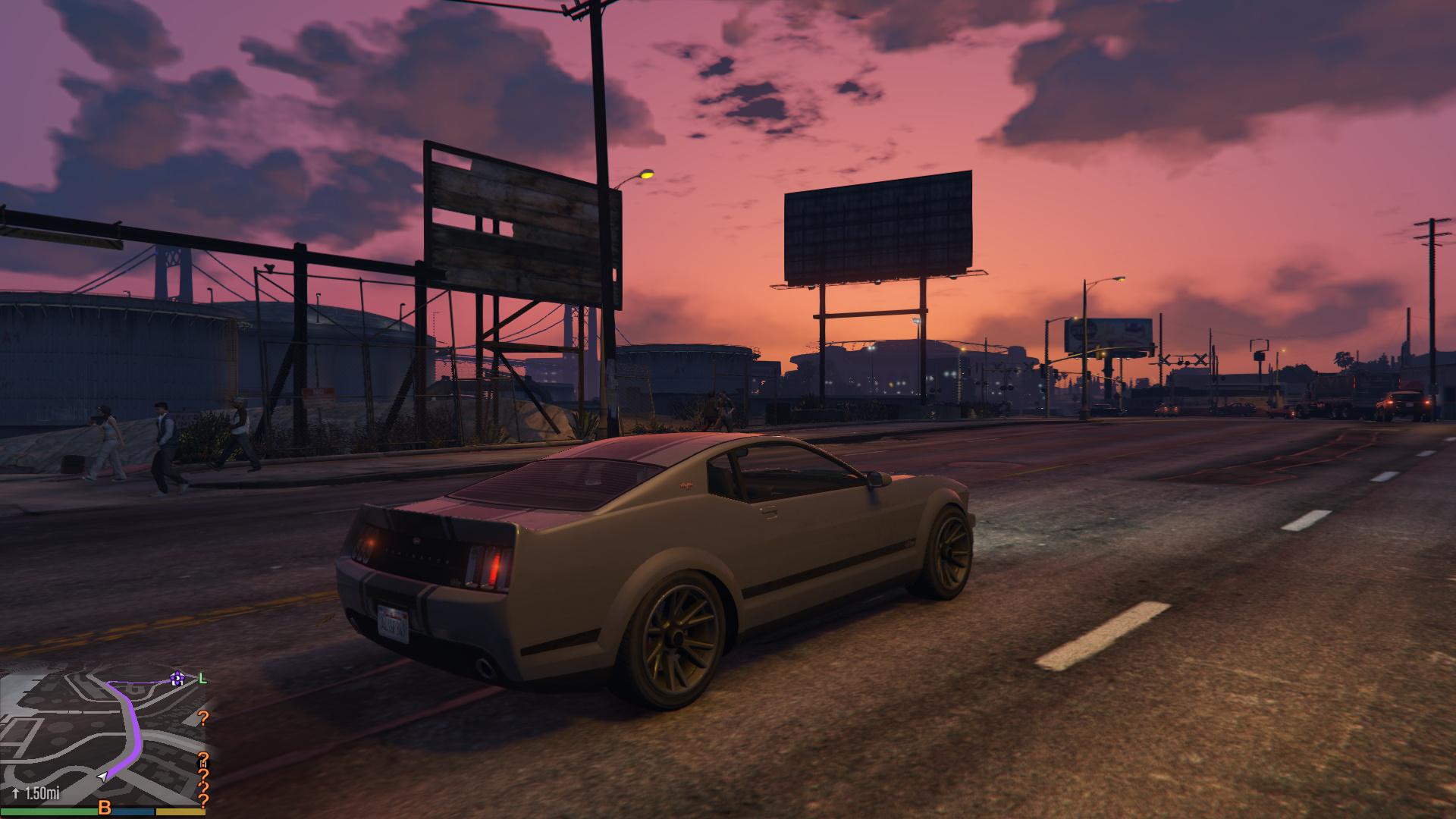Select the purple waypoint marker on minimap
Viewport: 1456px width, 819px height.
178,679
